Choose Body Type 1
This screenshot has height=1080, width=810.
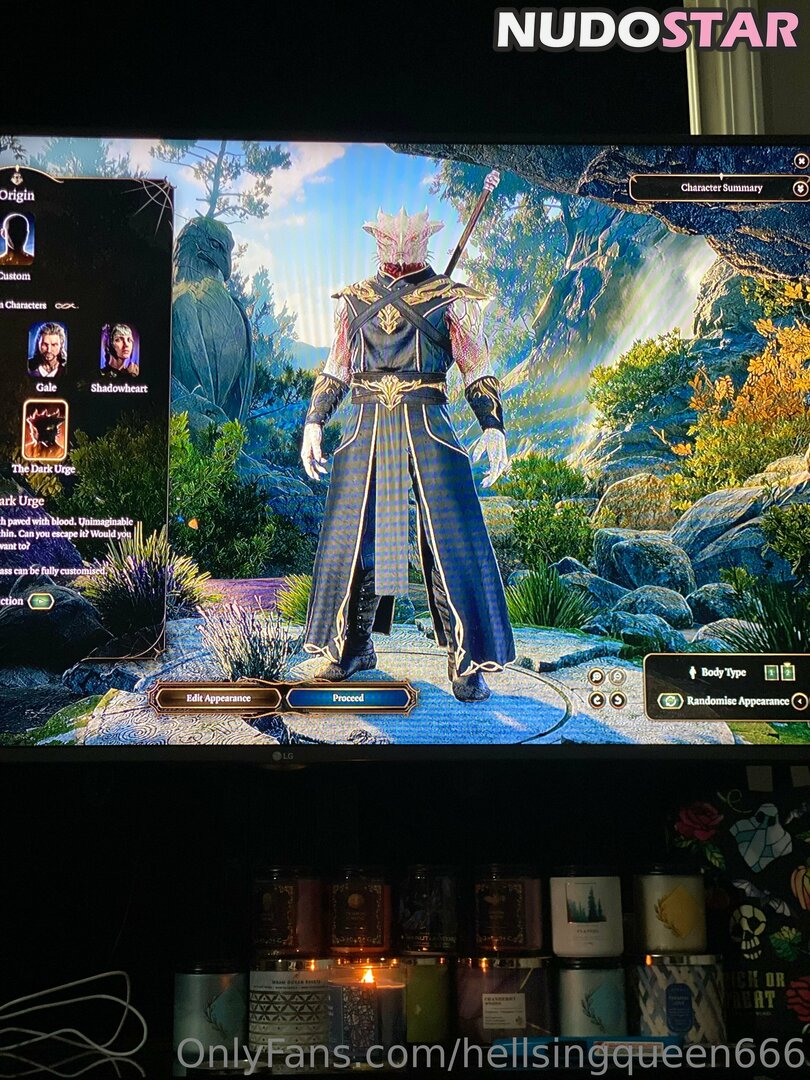770,672
